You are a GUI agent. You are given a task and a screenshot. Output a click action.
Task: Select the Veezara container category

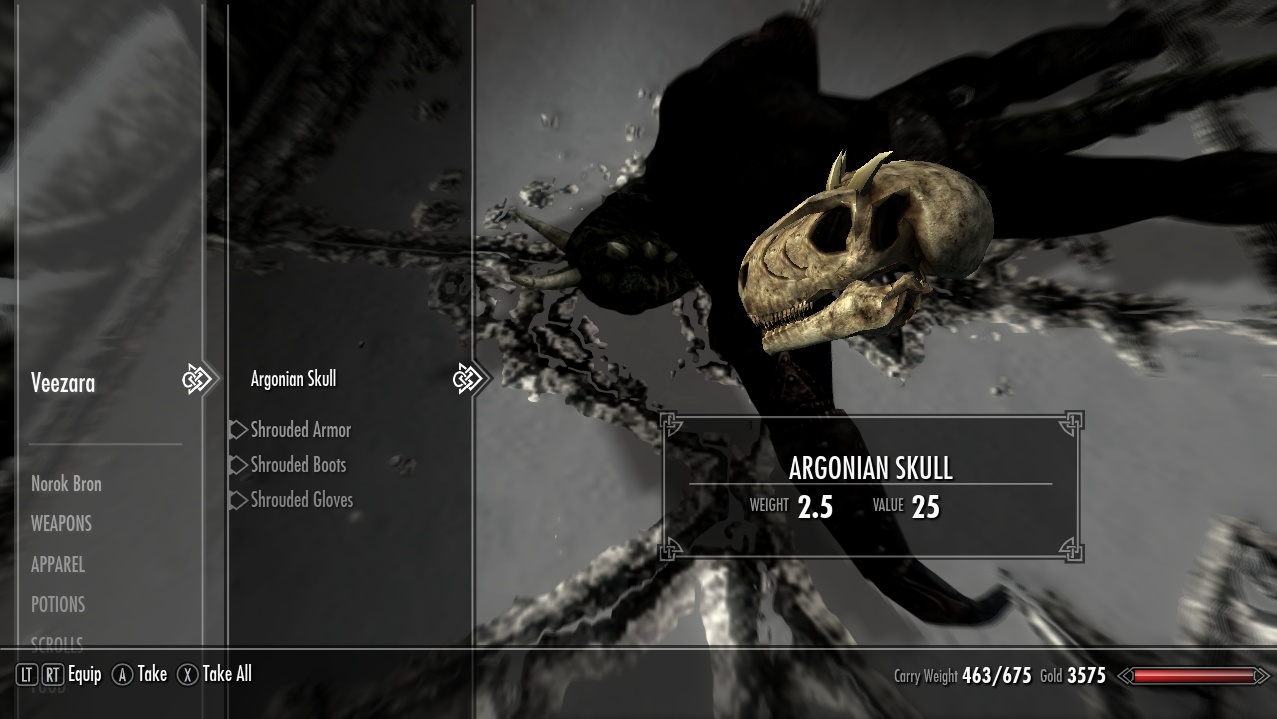tap(63, 383)
